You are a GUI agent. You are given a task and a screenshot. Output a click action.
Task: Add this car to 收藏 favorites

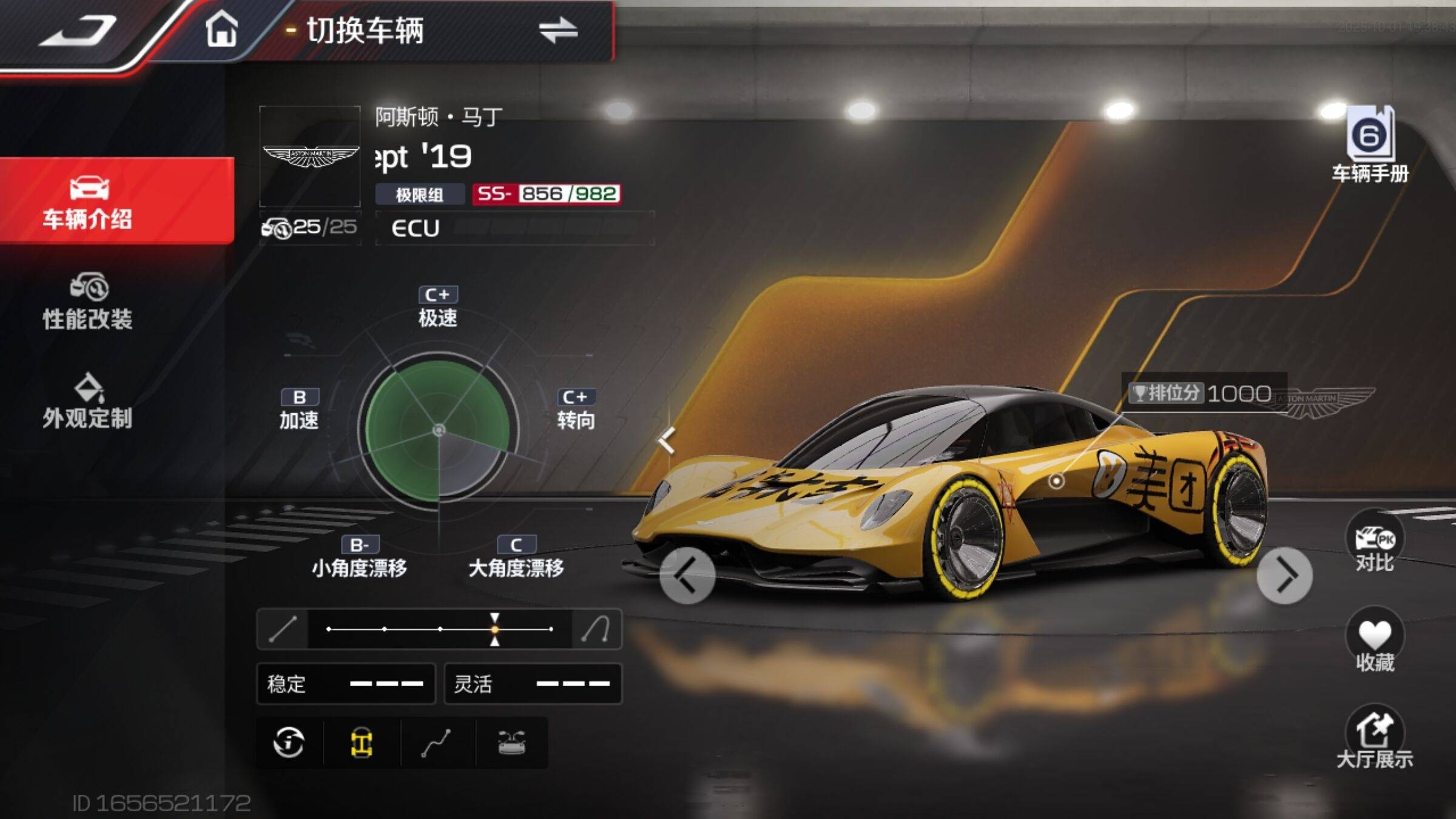click(x=1375, y=642)
